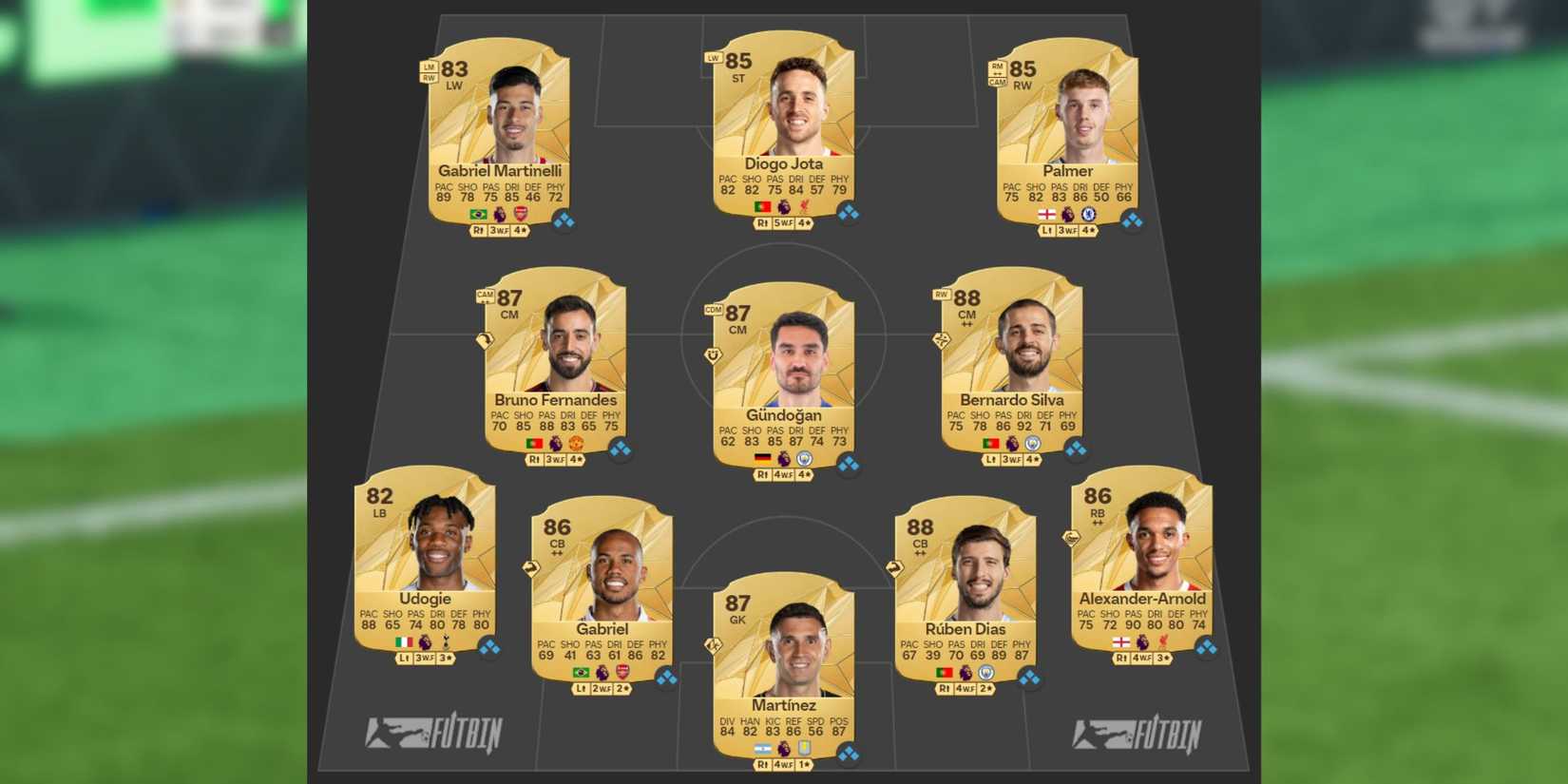Click the Brazil flag on Gabriel's card

pos(581,673)
